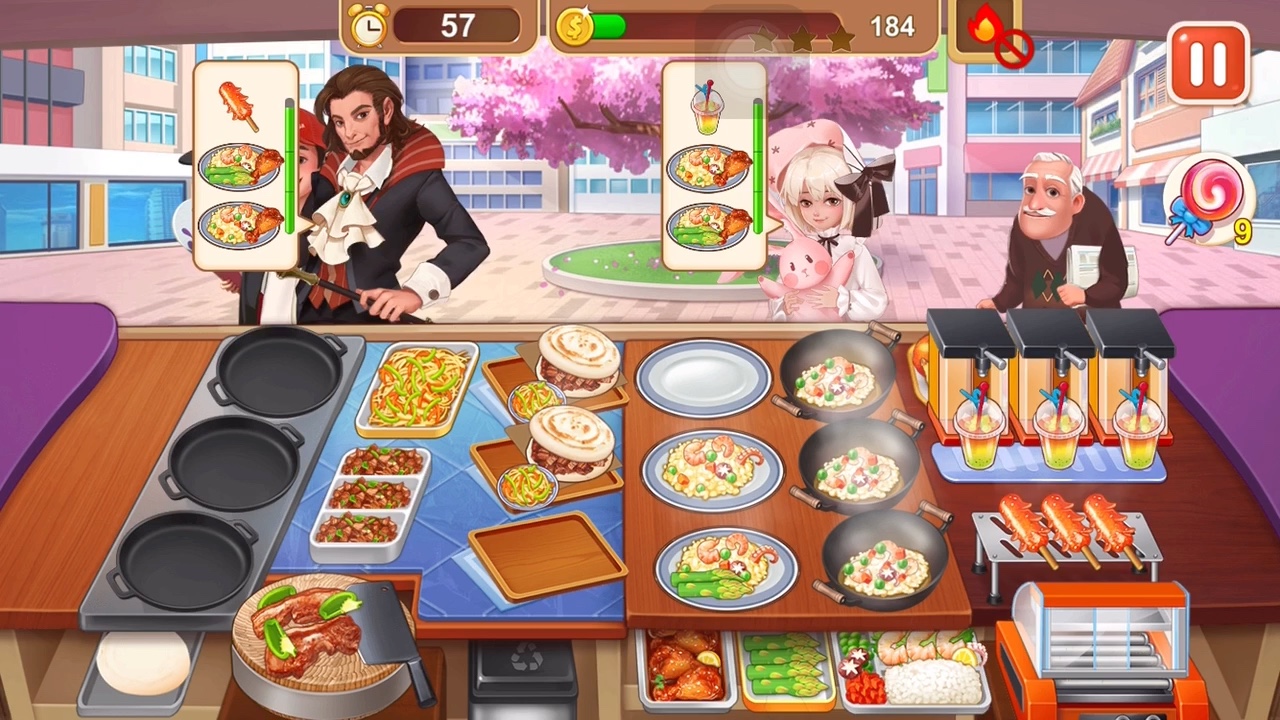Screen dimensions: 1280x720
Task: Click the shrimp fried rice plate
Action: coord(712,469)
